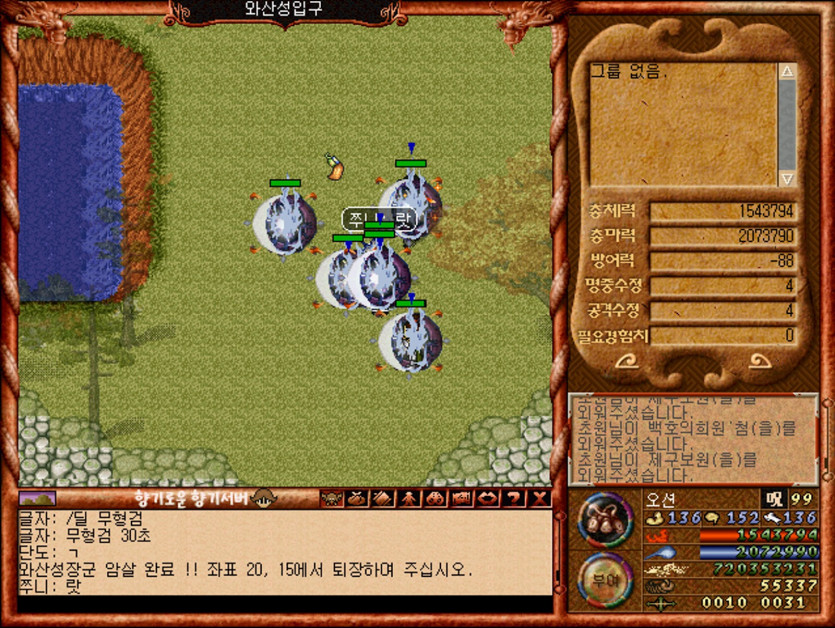This screenshot has width=835, height=628.
Task: Click the round pouches orb button
Action: (x=605, y=519)
